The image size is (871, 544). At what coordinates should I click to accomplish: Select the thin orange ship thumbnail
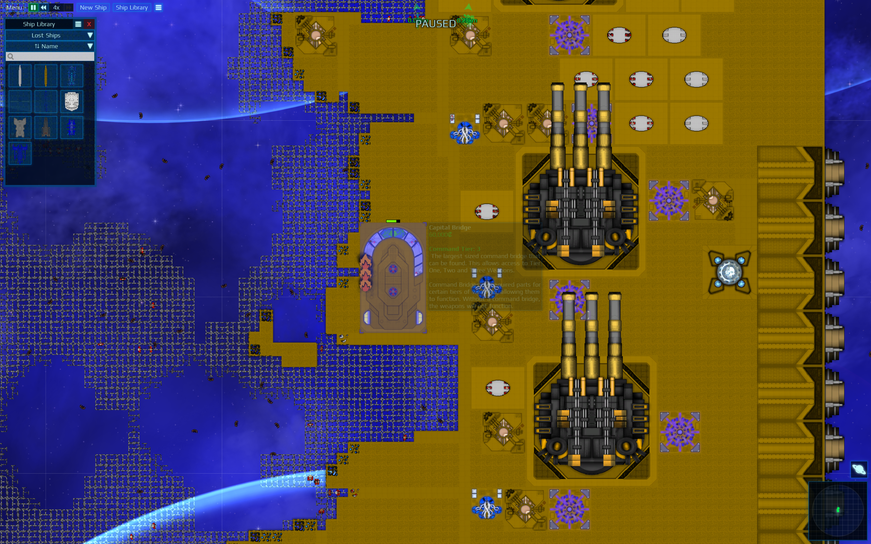(x=46, y=76)
